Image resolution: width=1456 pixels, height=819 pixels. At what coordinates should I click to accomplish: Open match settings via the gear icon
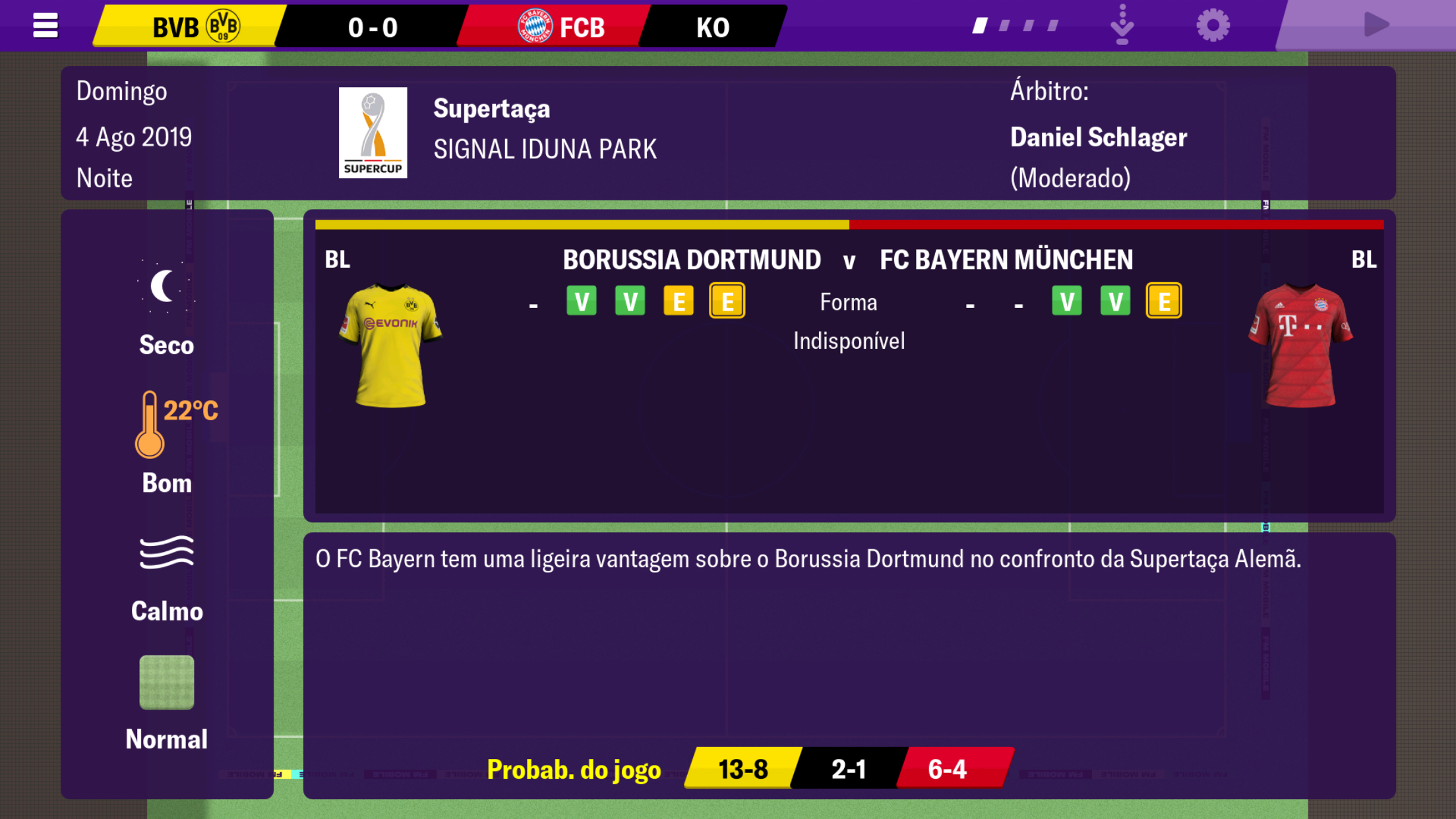coord(1211,24)
